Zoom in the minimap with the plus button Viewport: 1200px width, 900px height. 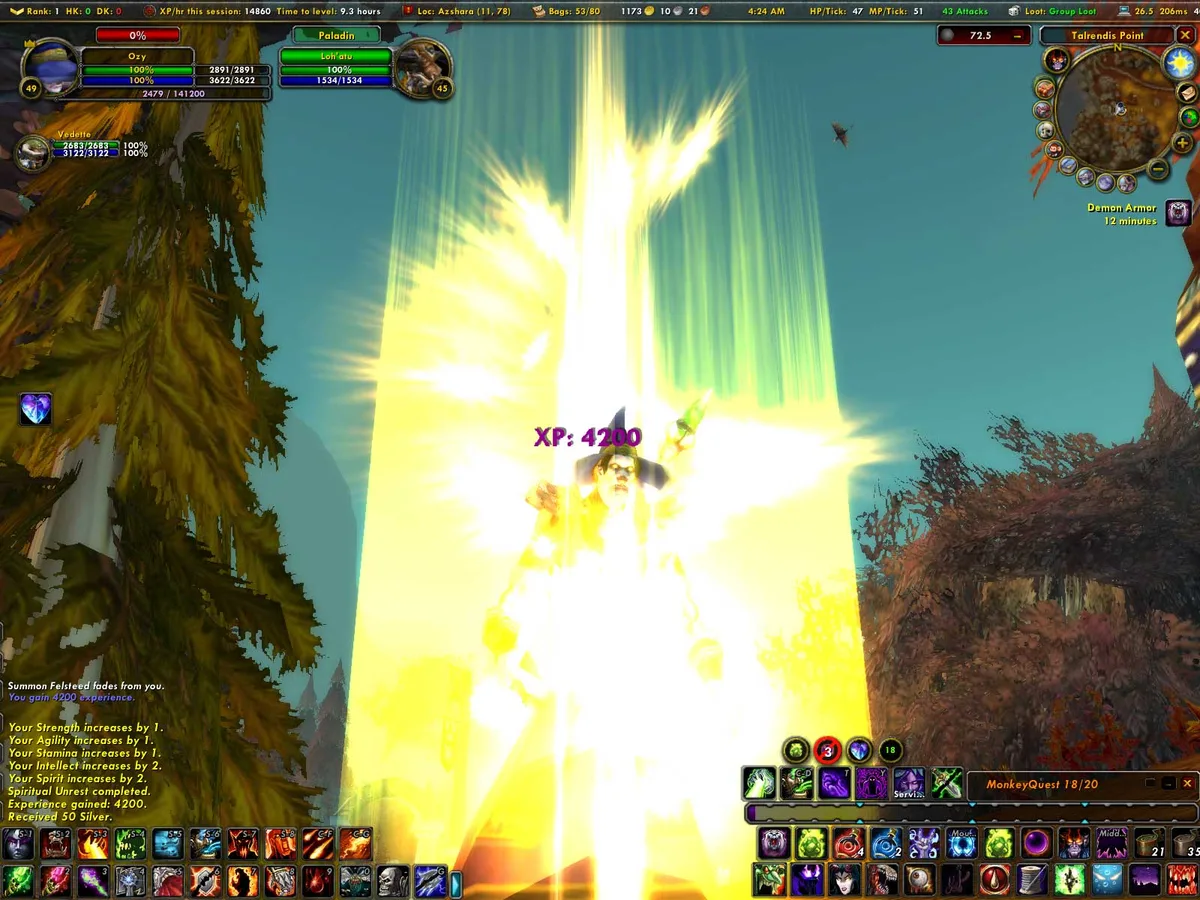[x=1183, y=143]
